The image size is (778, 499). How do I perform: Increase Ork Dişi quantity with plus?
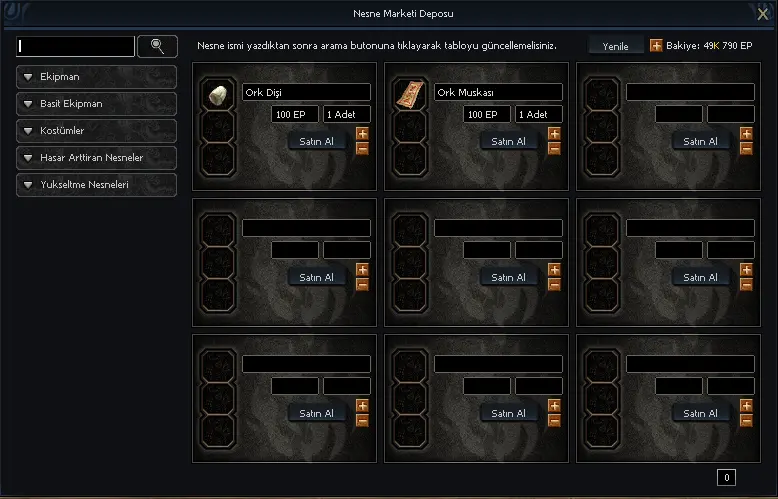pyautogui.click(x=362, y=133)
